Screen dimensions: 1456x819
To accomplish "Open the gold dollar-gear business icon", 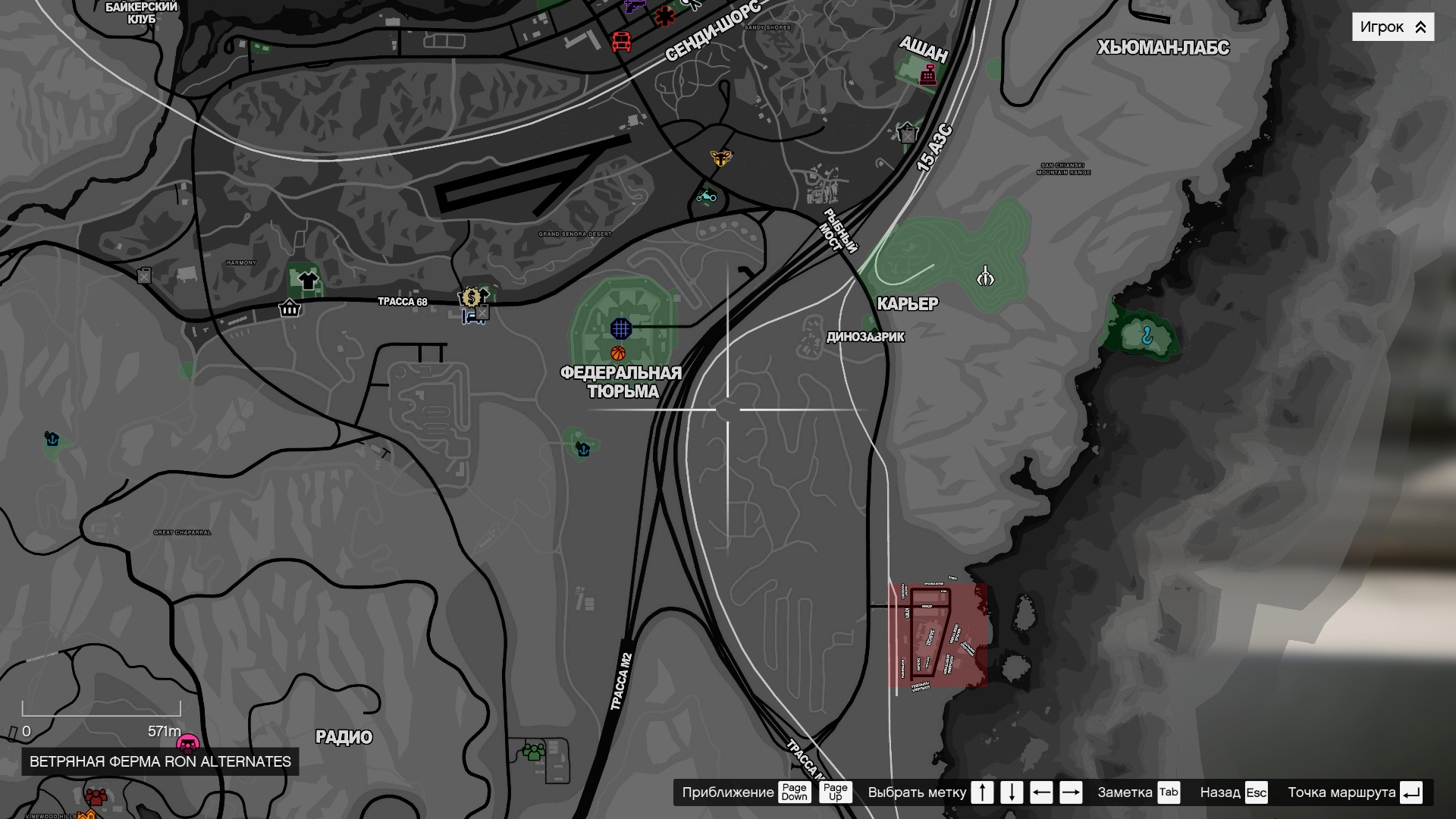I will pos(472,297).
